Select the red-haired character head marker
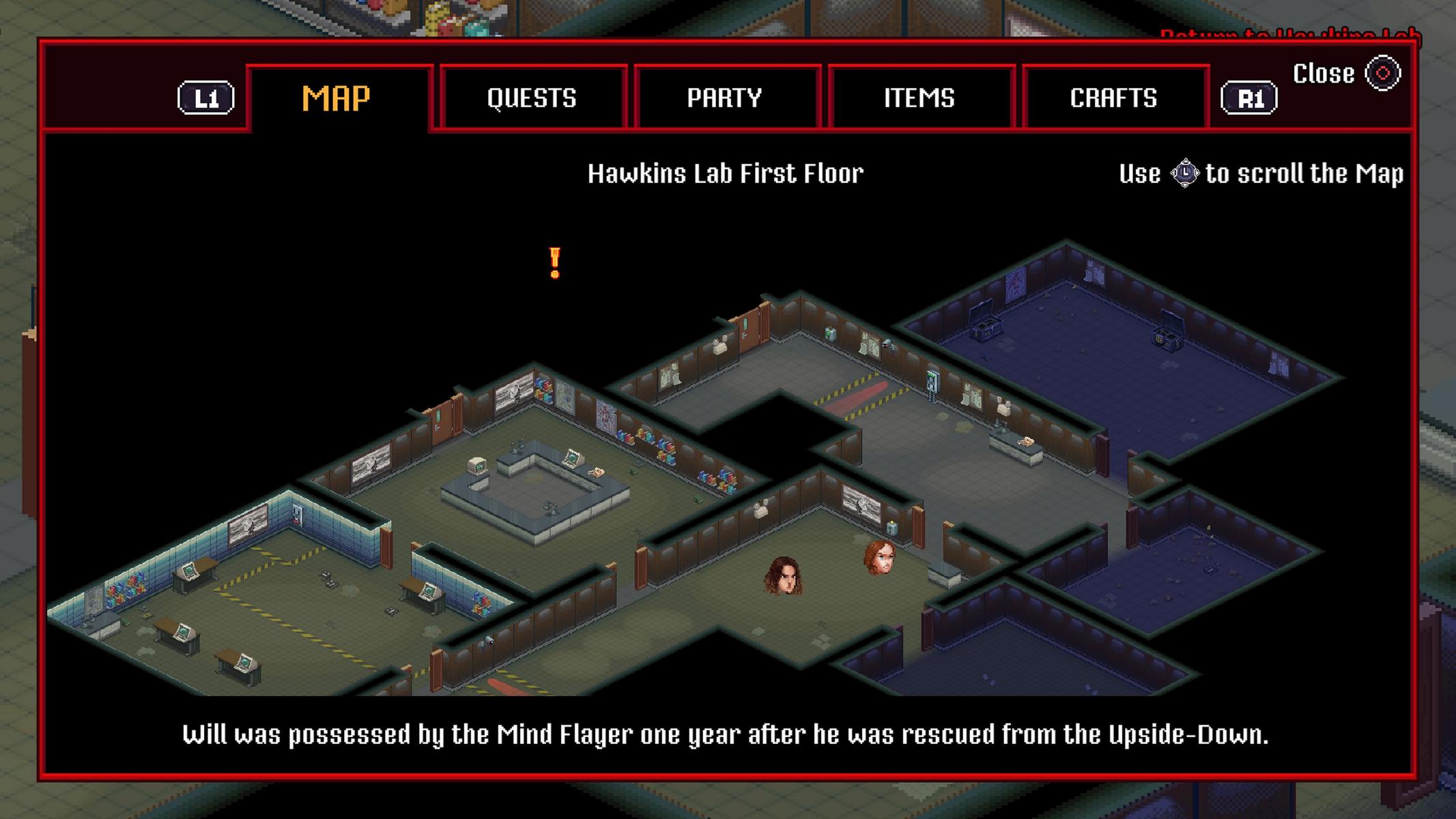The width and height of the screenshot is (1456, 819). pyautogui.click(x=880, y=557)
